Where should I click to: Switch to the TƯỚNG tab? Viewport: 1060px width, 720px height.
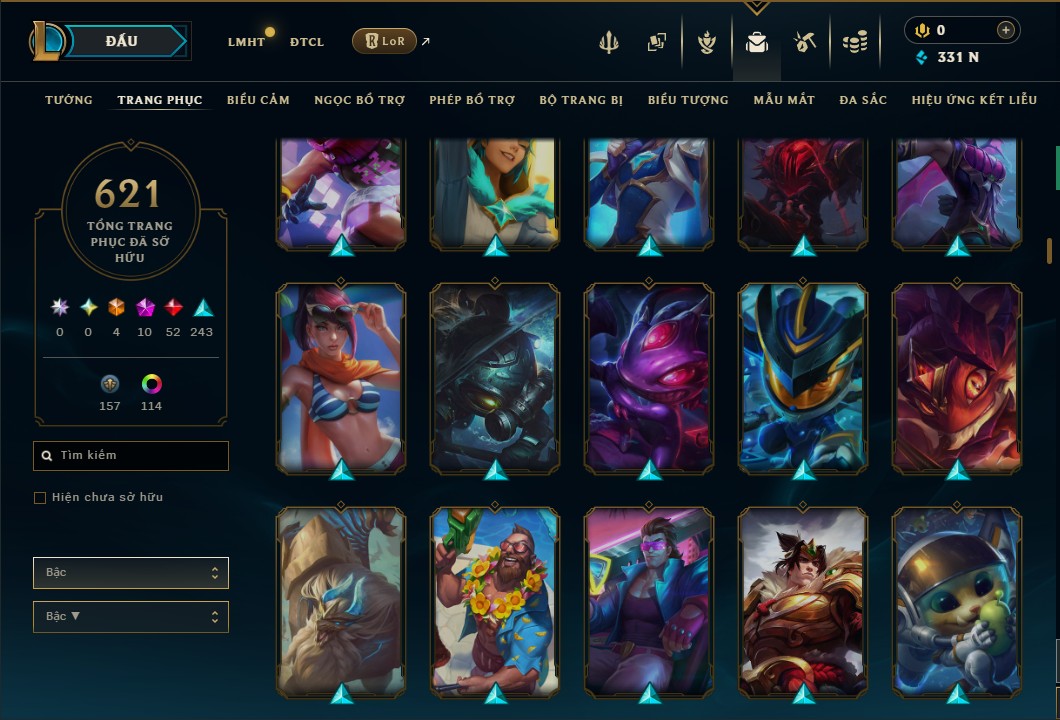(69, 100)
